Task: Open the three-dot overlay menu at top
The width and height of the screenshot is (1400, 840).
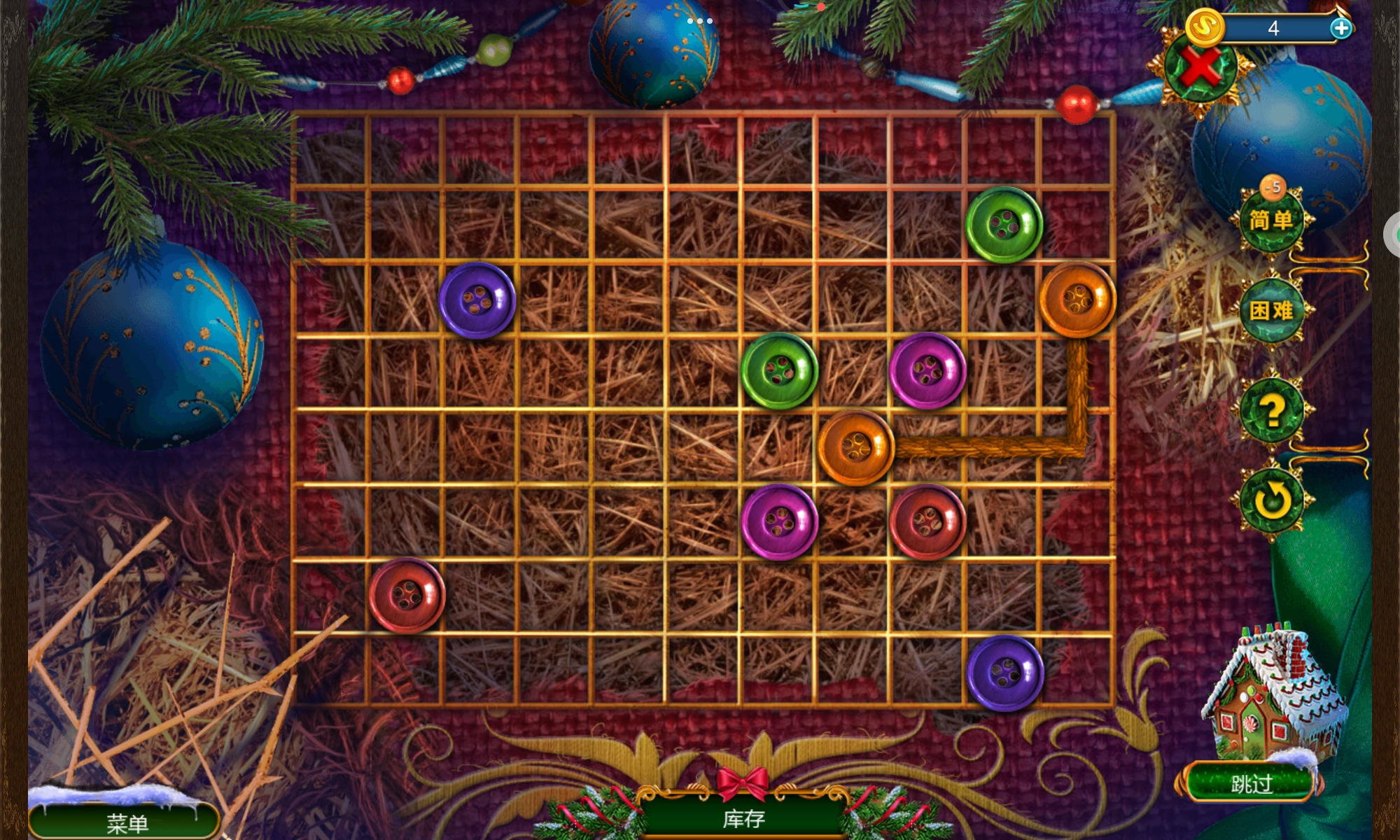Action: click(x=699, y=21)
